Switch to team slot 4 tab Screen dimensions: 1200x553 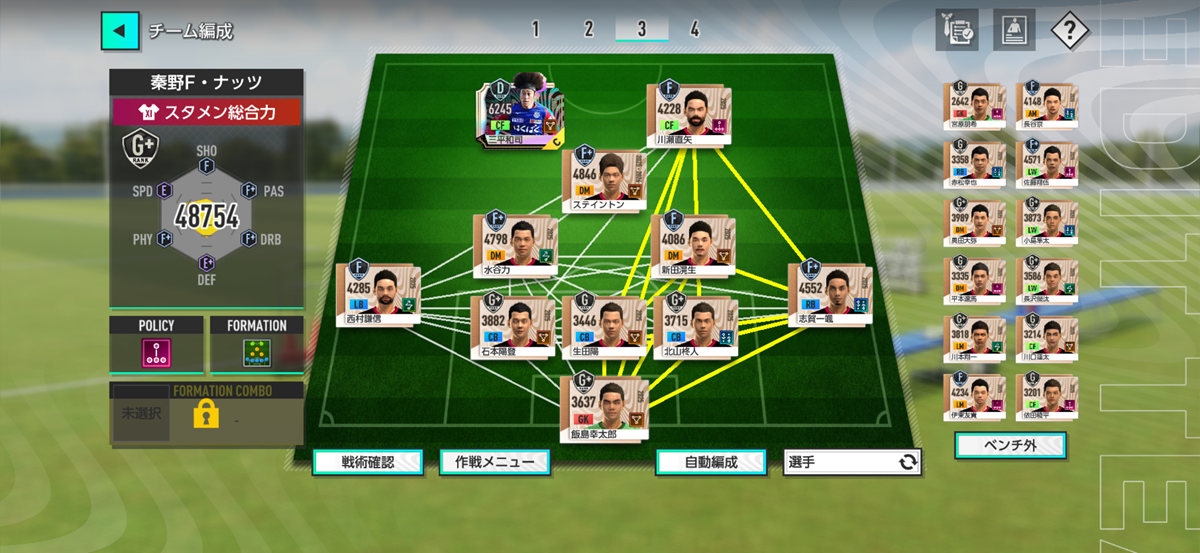pos(694,29)
